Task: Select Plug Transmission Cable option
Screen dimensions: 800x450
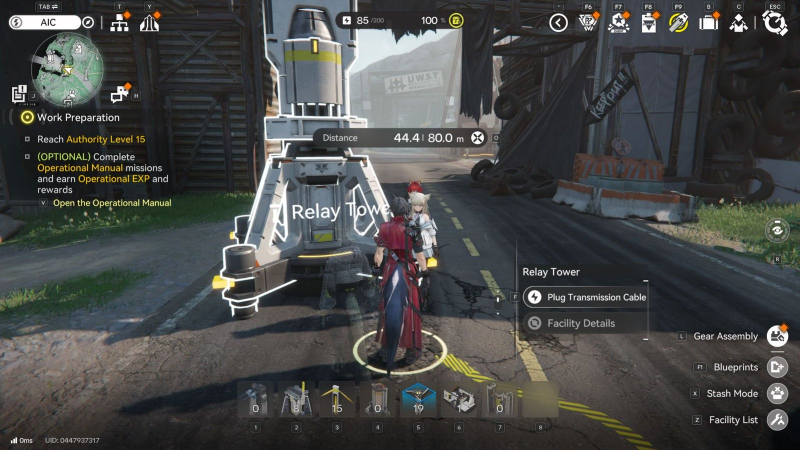Action: click(585, 297)
